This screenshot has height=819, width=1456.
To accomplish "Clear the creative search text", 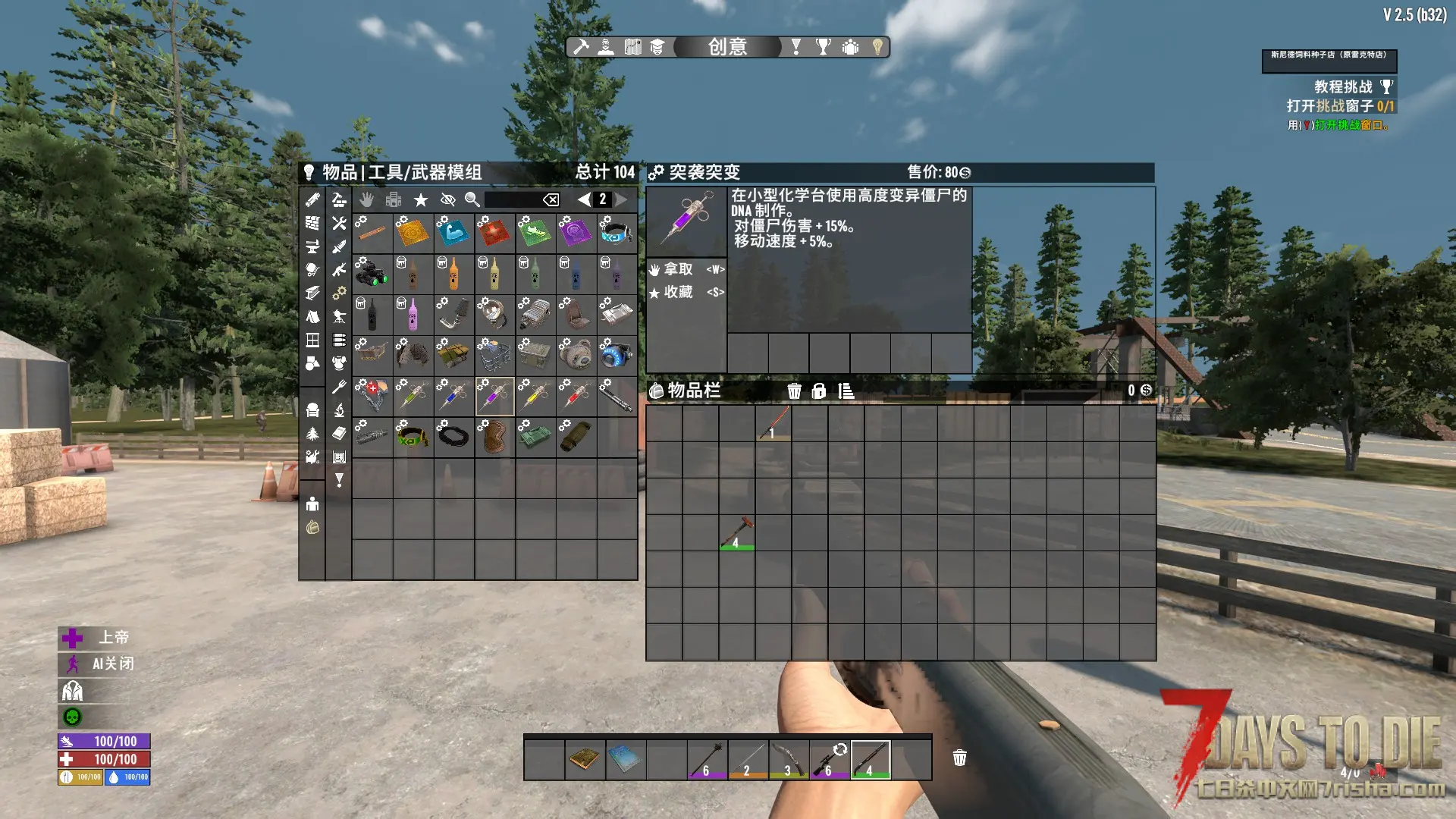I will [551, 199].
